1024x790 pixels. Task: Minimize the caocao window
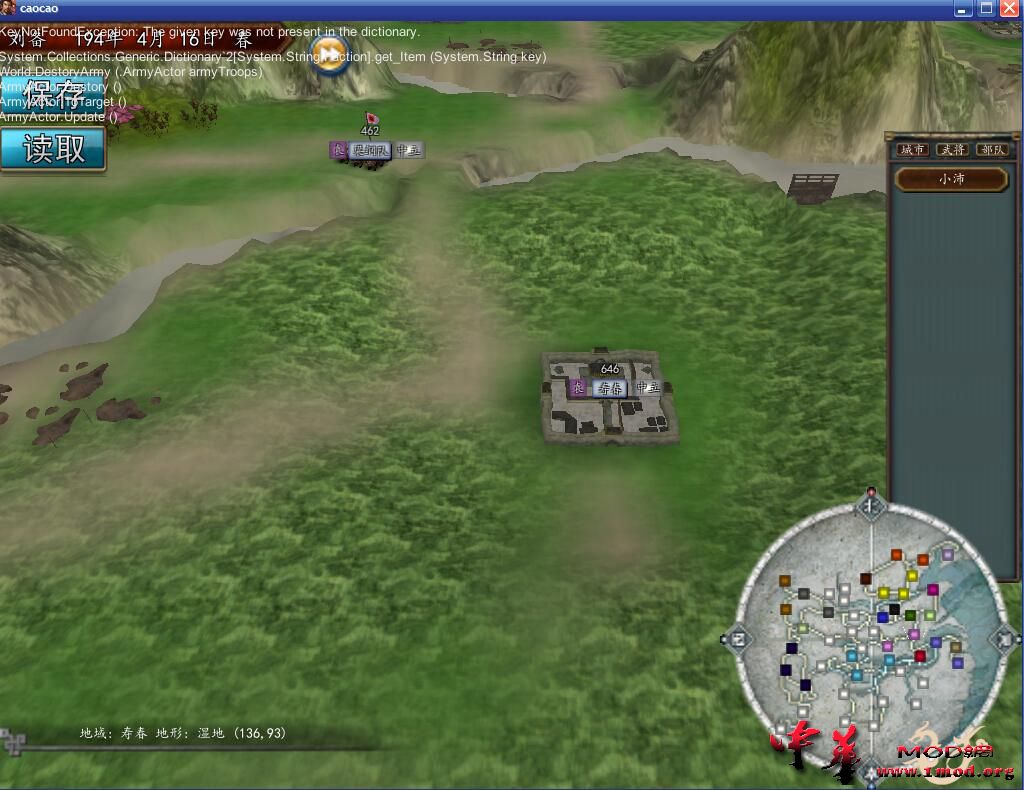click(x=963, y=8)
